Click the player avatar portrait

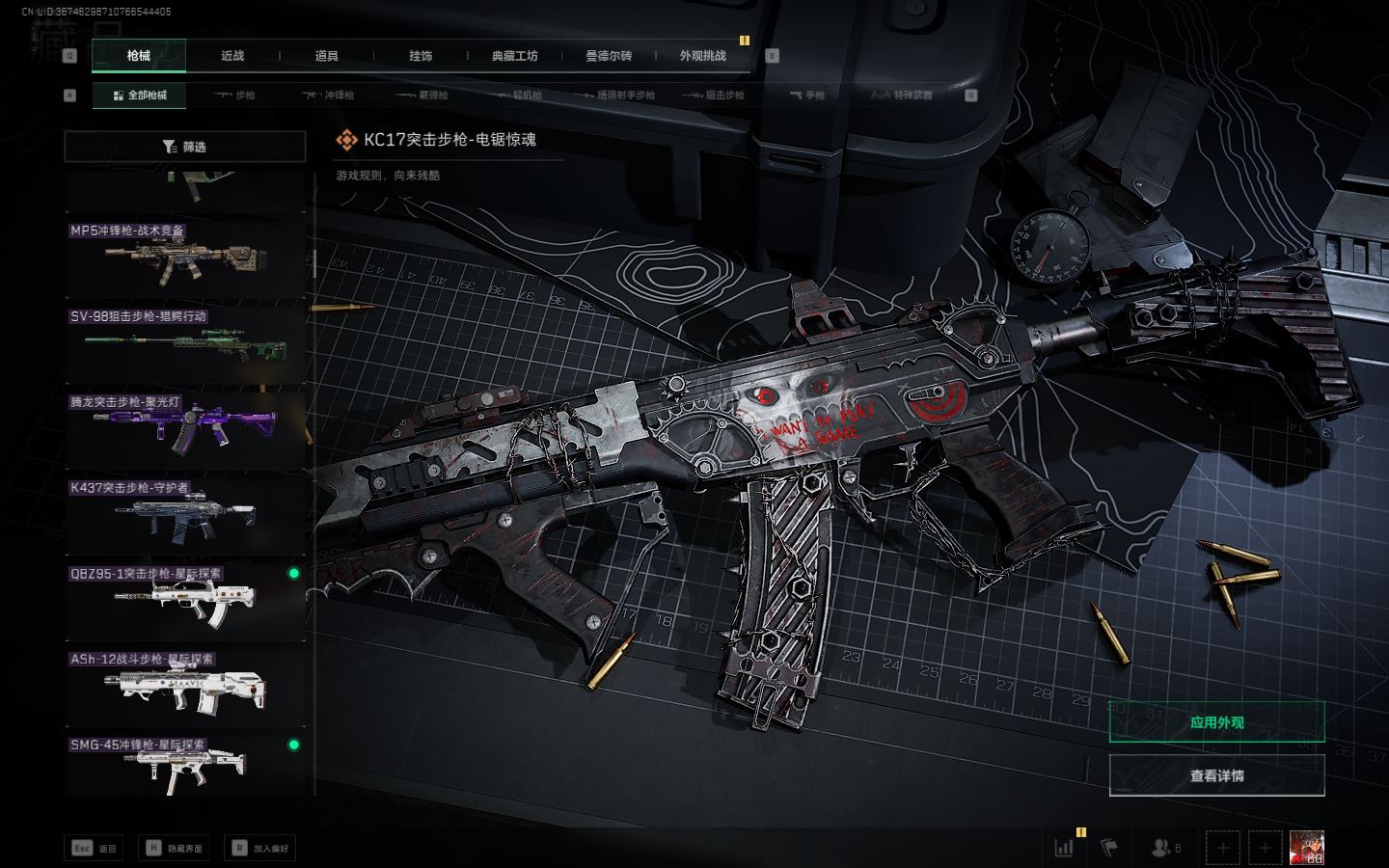(x=1307, y=848)
